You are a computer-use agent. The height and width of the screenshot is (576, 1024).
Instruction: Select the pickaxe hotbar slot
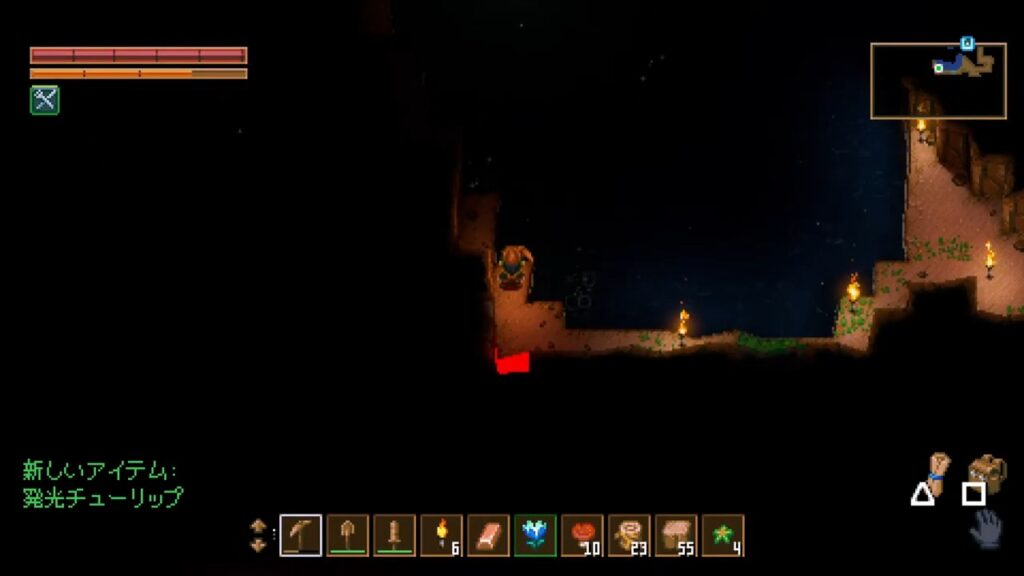tap(301, 535)
